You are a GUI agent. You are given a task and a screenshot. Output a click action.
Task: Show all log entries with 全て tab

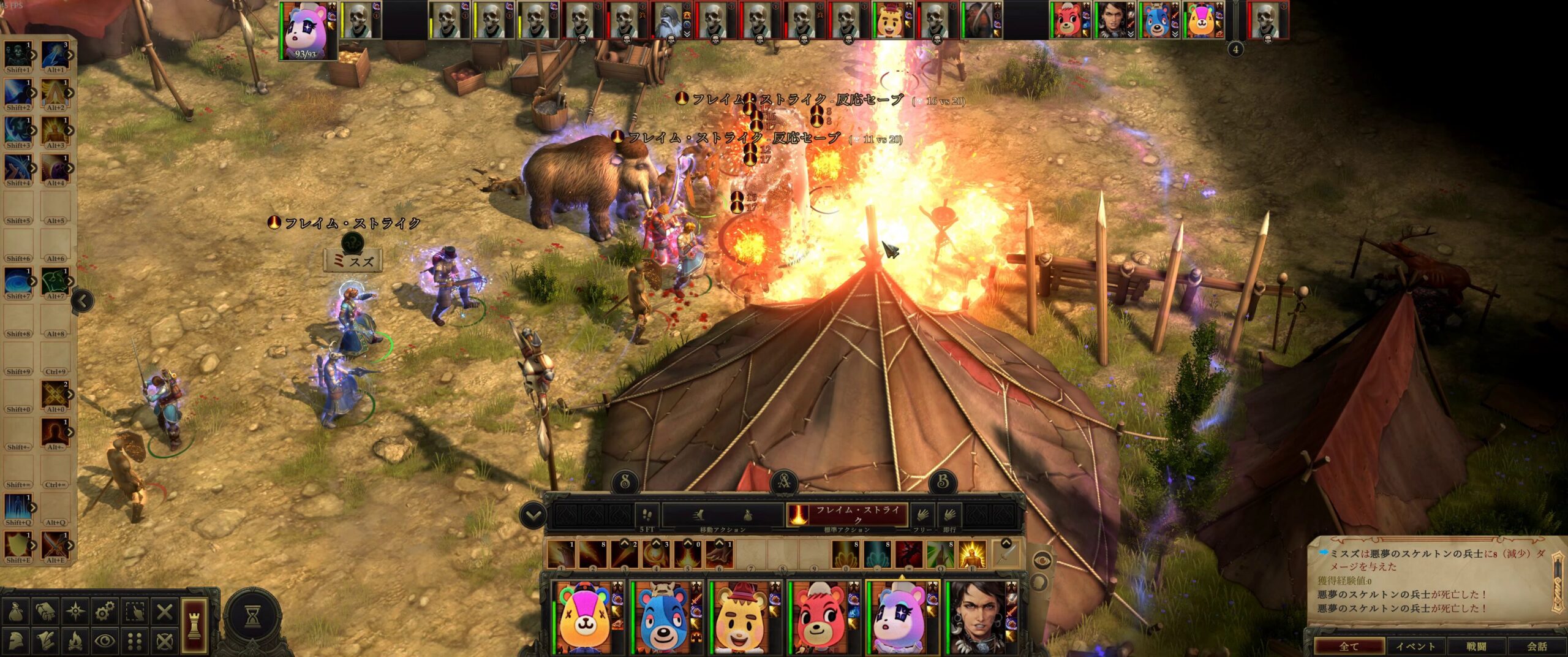[1349, 647]
